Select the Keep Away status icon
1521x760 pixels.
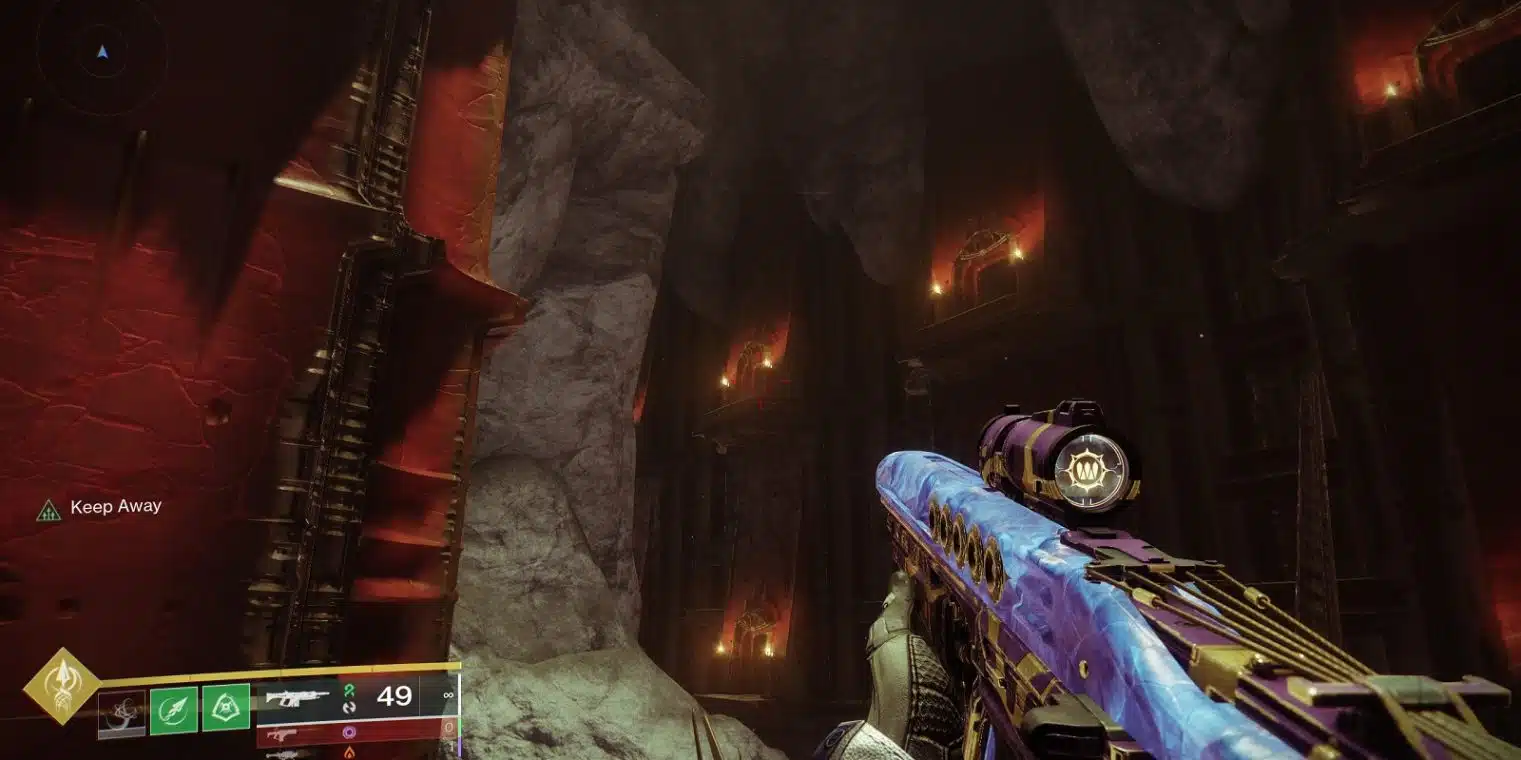(48, 509)
